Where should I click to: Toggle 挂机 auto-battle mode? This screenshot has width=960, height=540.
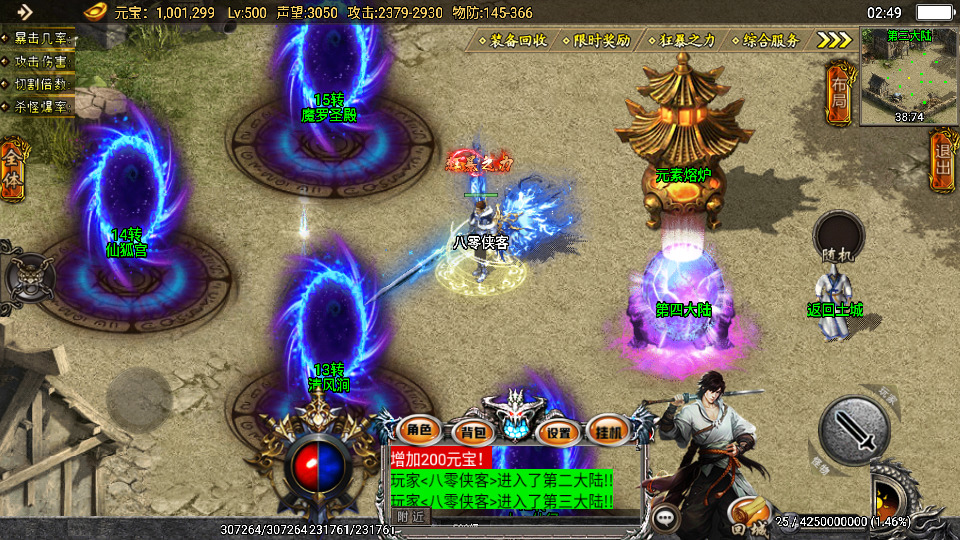607,432
